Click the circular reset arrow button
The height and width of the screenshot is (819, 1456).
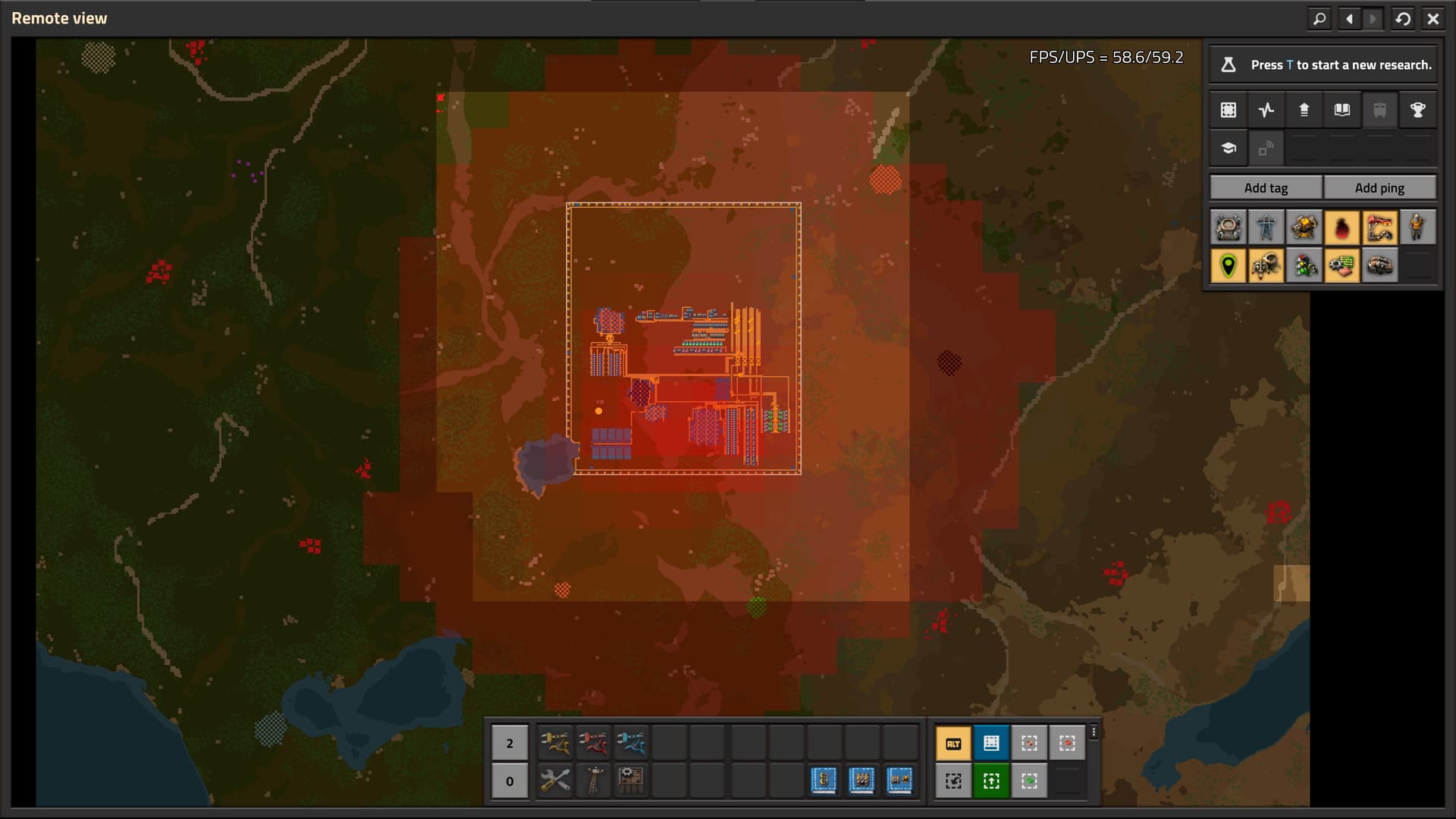tap(1403, 19)
